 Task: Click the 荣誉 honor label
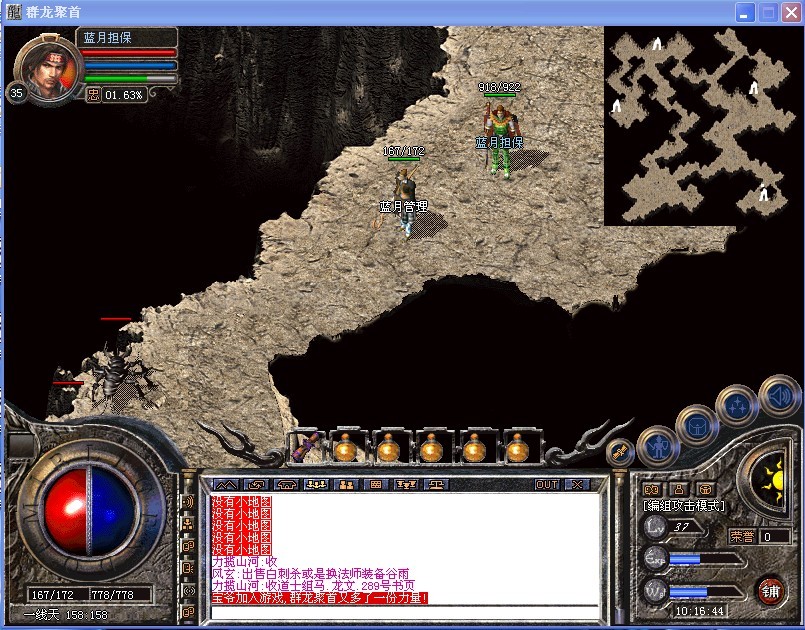click(742, 536)
